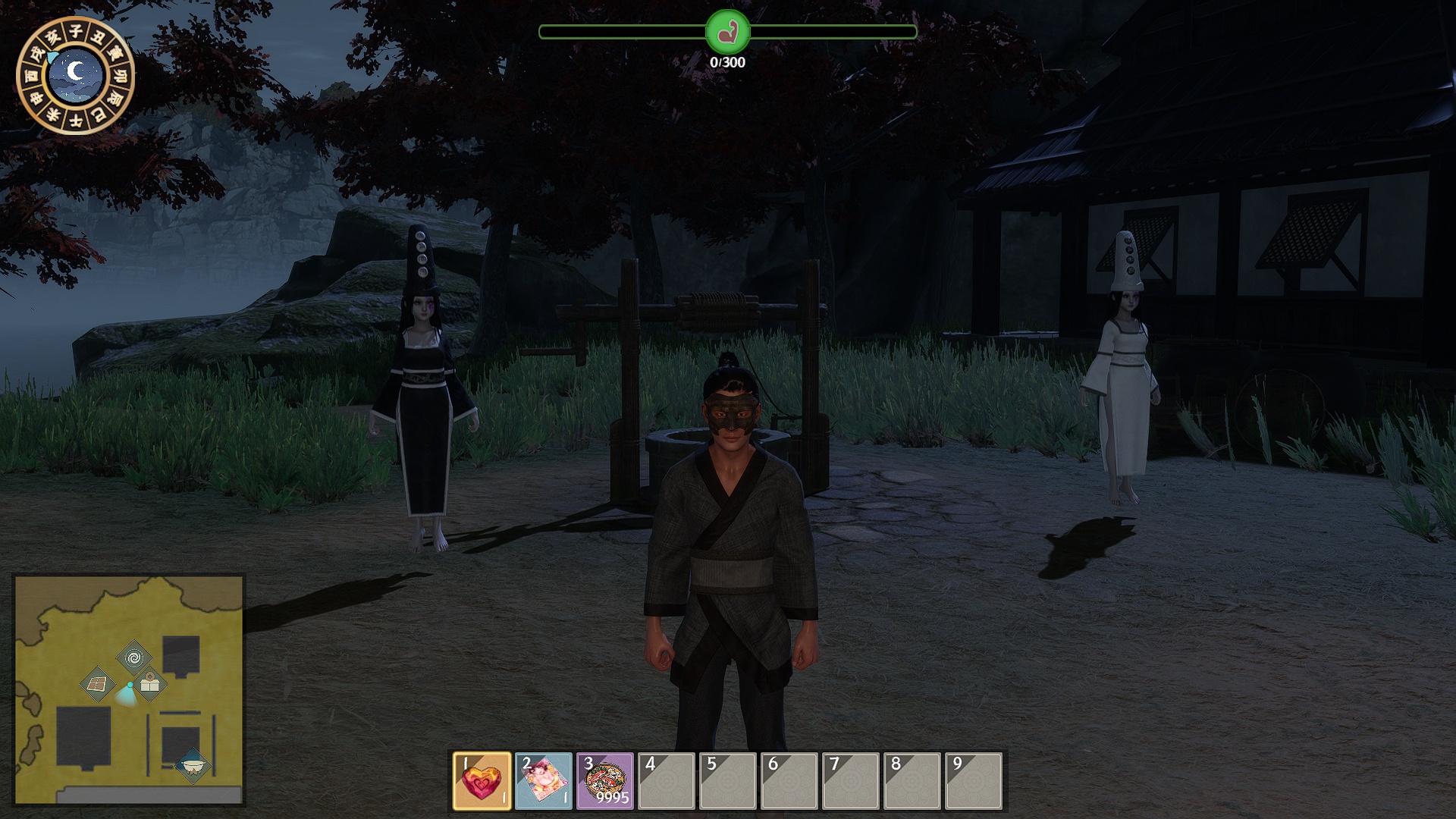This screenshot has height=819, width=1456.
Task: Select the storage chest marker on the minimap
Action: [x=150, y=684]
